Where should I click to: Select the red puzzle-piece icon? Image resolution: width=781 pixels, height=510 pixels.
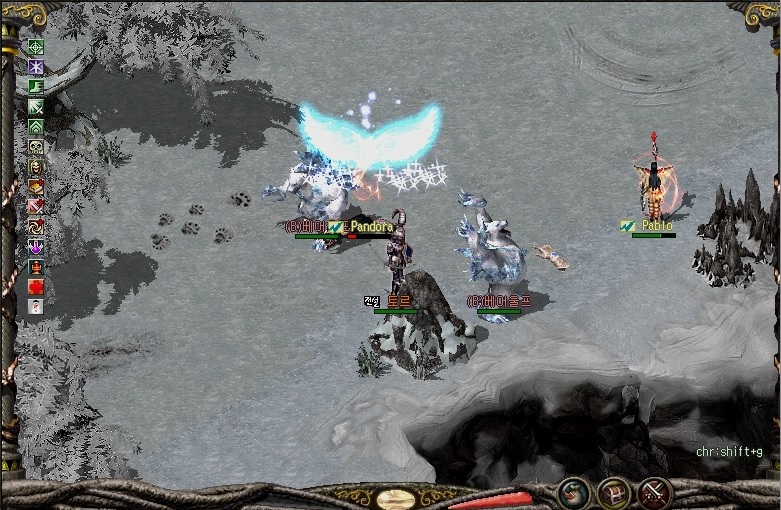[x=36, y=287]
